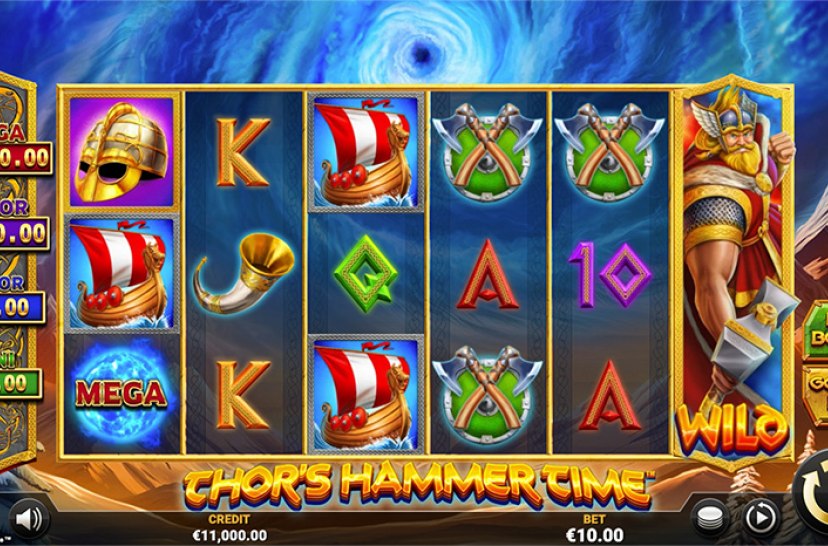Screen dimensions: 828x546
Task: Click the green bonus buy button
Action: 815,331
